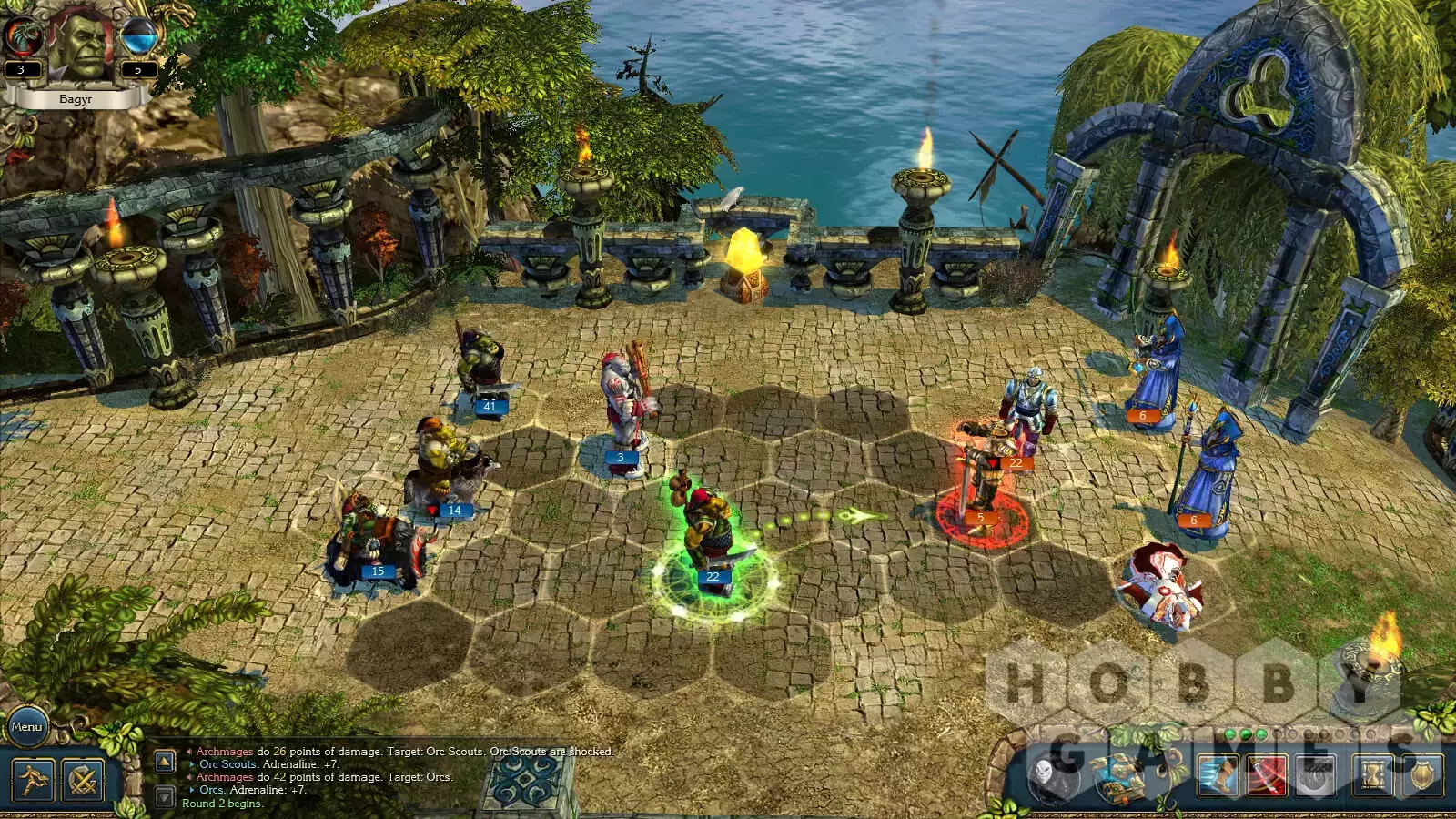
Task: Open Bagyr's hero portrait
Action: pyautogui.click(x=80, y=44)
